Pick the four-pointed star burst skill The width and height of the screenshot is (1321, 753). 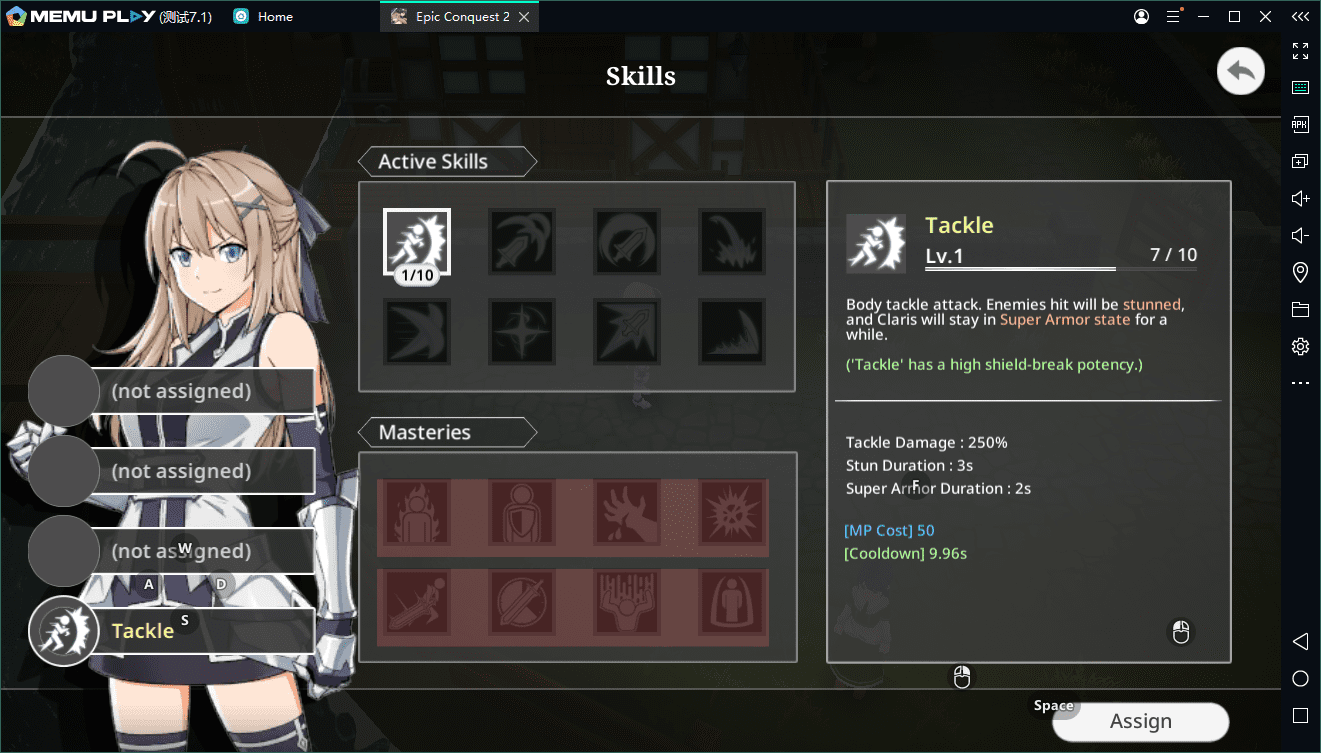tap(522, 331)
